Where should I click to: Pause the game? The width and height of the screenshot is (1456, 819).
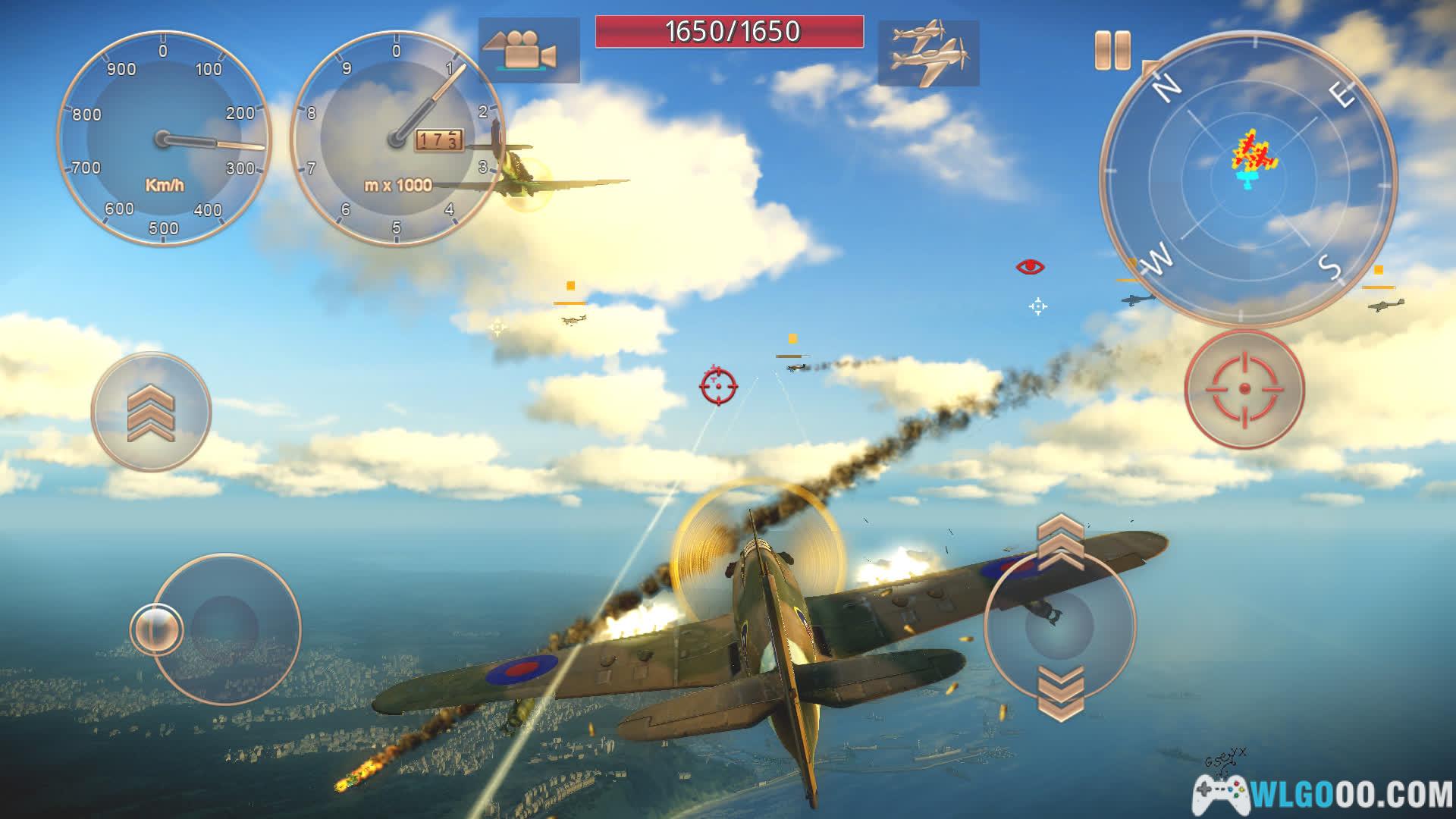point(1112,51)
